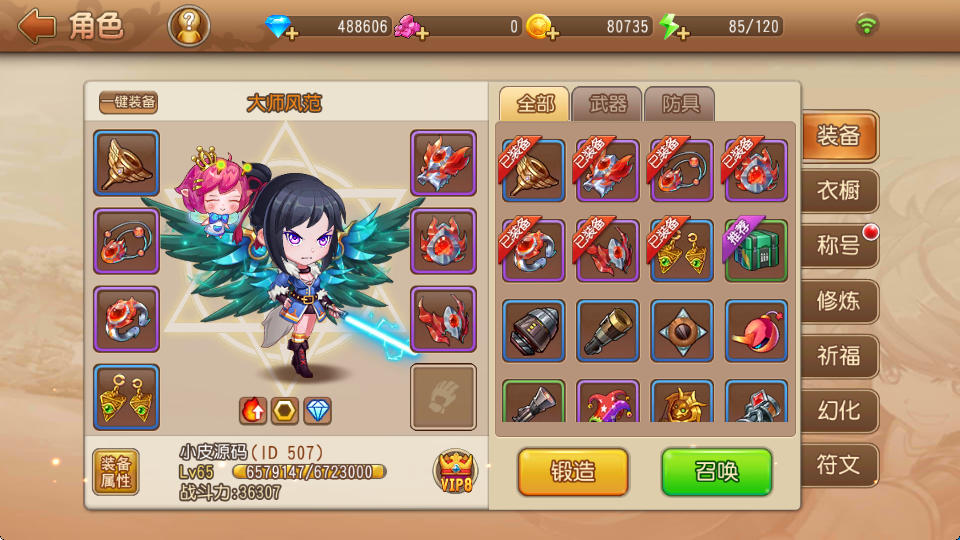960x540 pixels.
Task: Open the 祈福 blessing section
Action: point(838,355)
